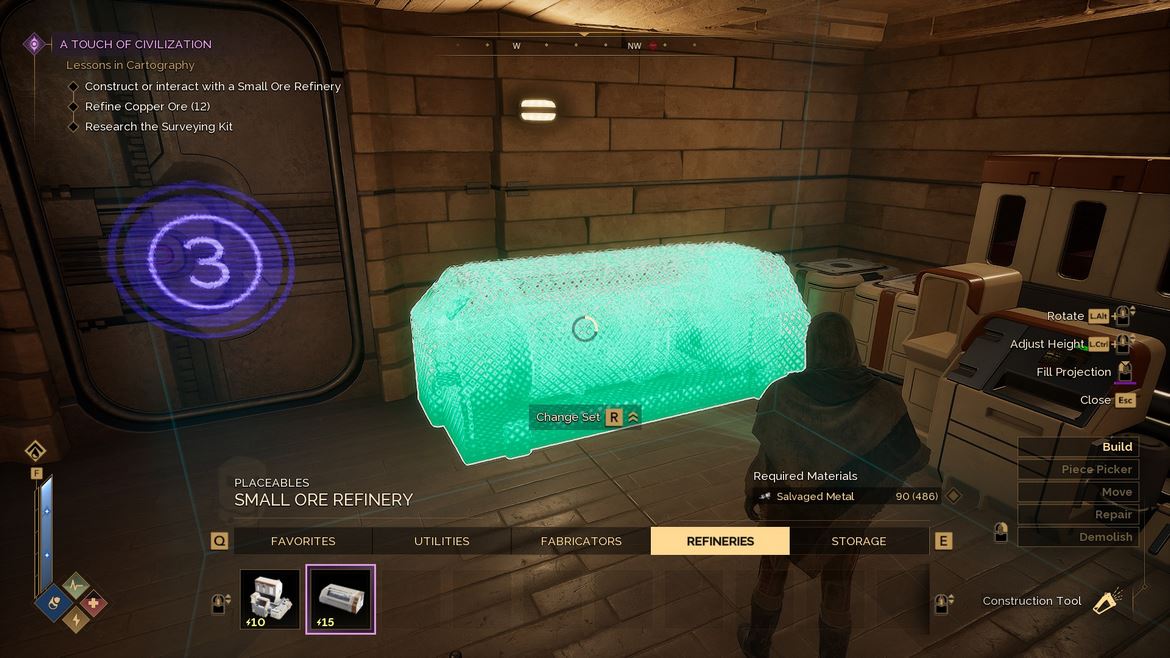Choose the Refineries tab
Image resolution: width=1170 pixels, height=658 pixels.
click(x=720, y=541)
